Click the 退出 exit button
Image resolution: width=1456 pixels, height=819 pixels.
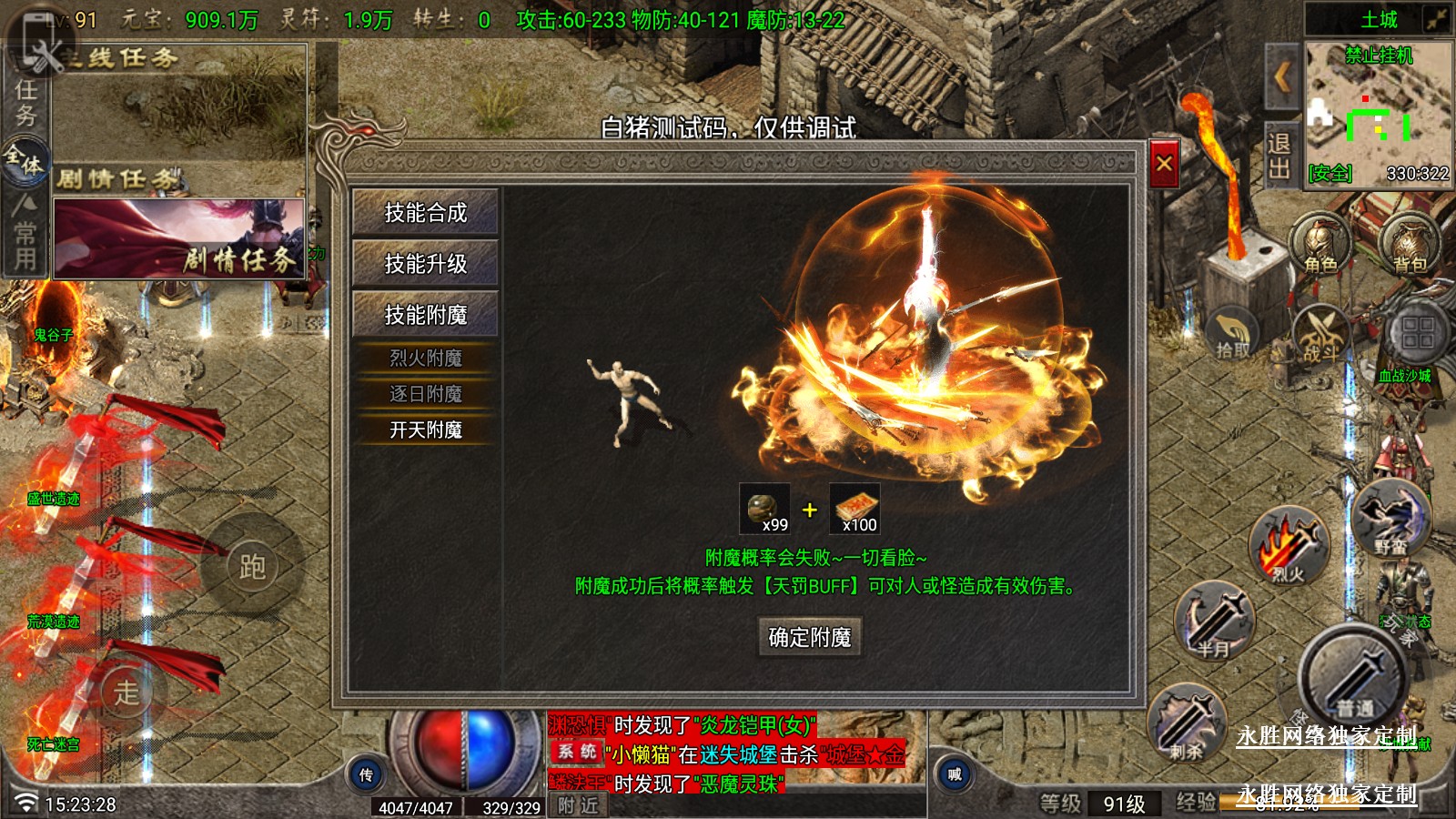click(x=1279, y=156)
